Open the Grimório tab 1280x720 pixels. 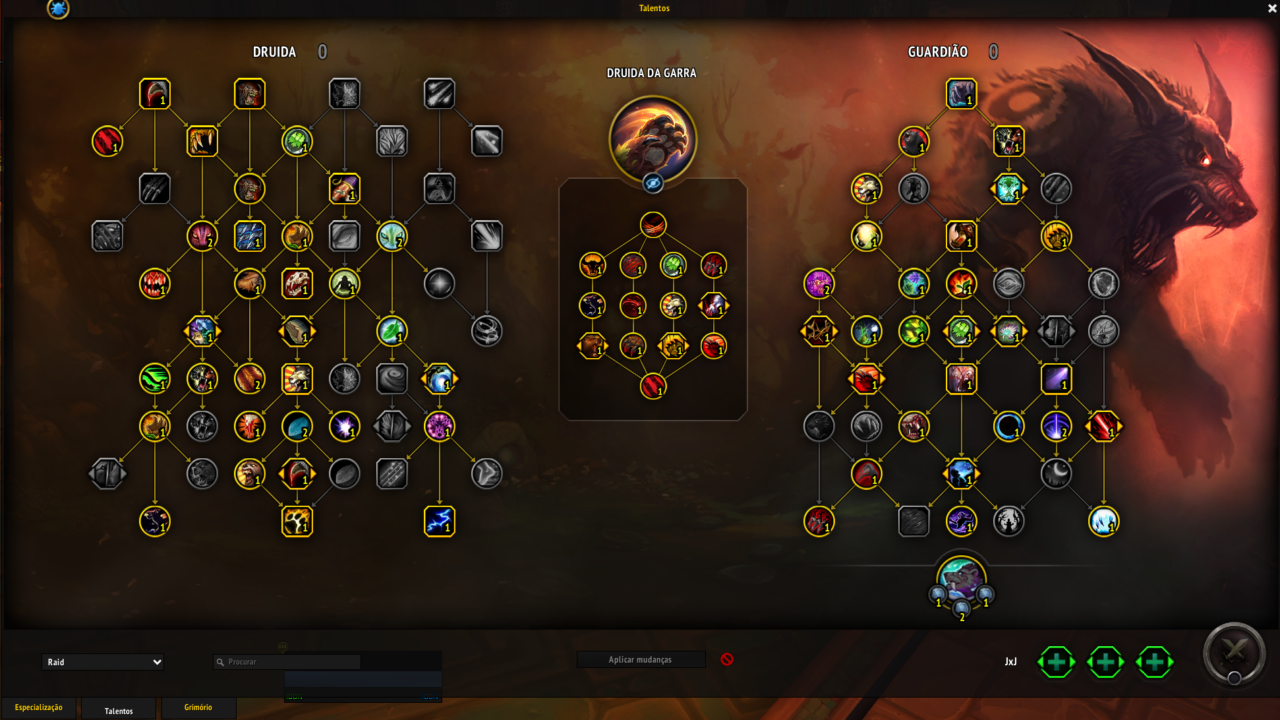tap(198, 708)
